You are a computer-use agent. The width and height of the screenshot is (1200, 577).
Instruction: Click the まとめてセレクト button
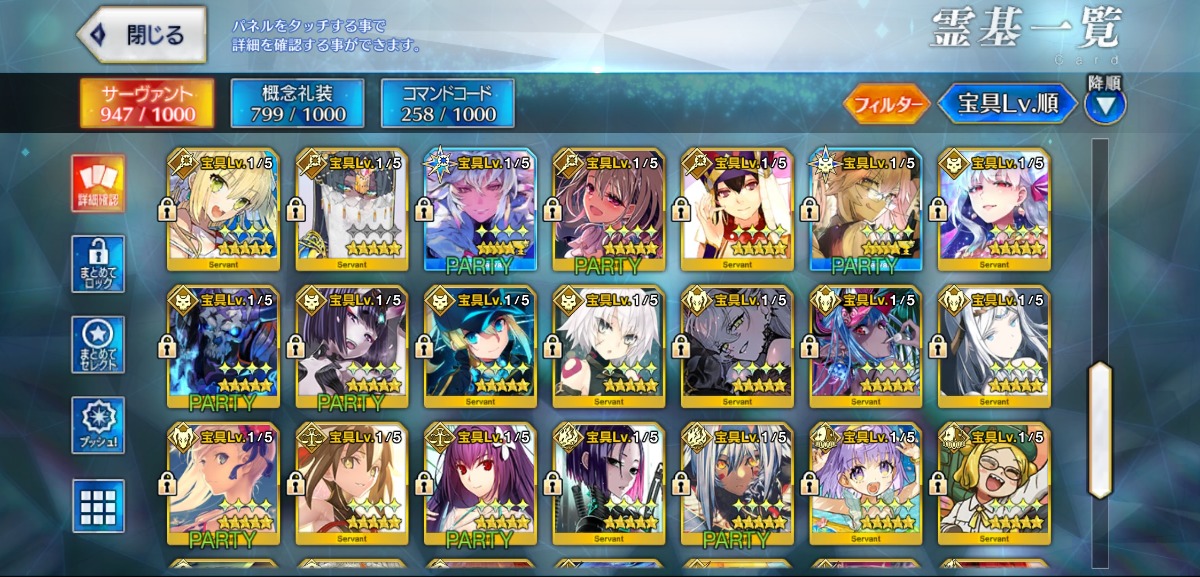tap(98, 345)
